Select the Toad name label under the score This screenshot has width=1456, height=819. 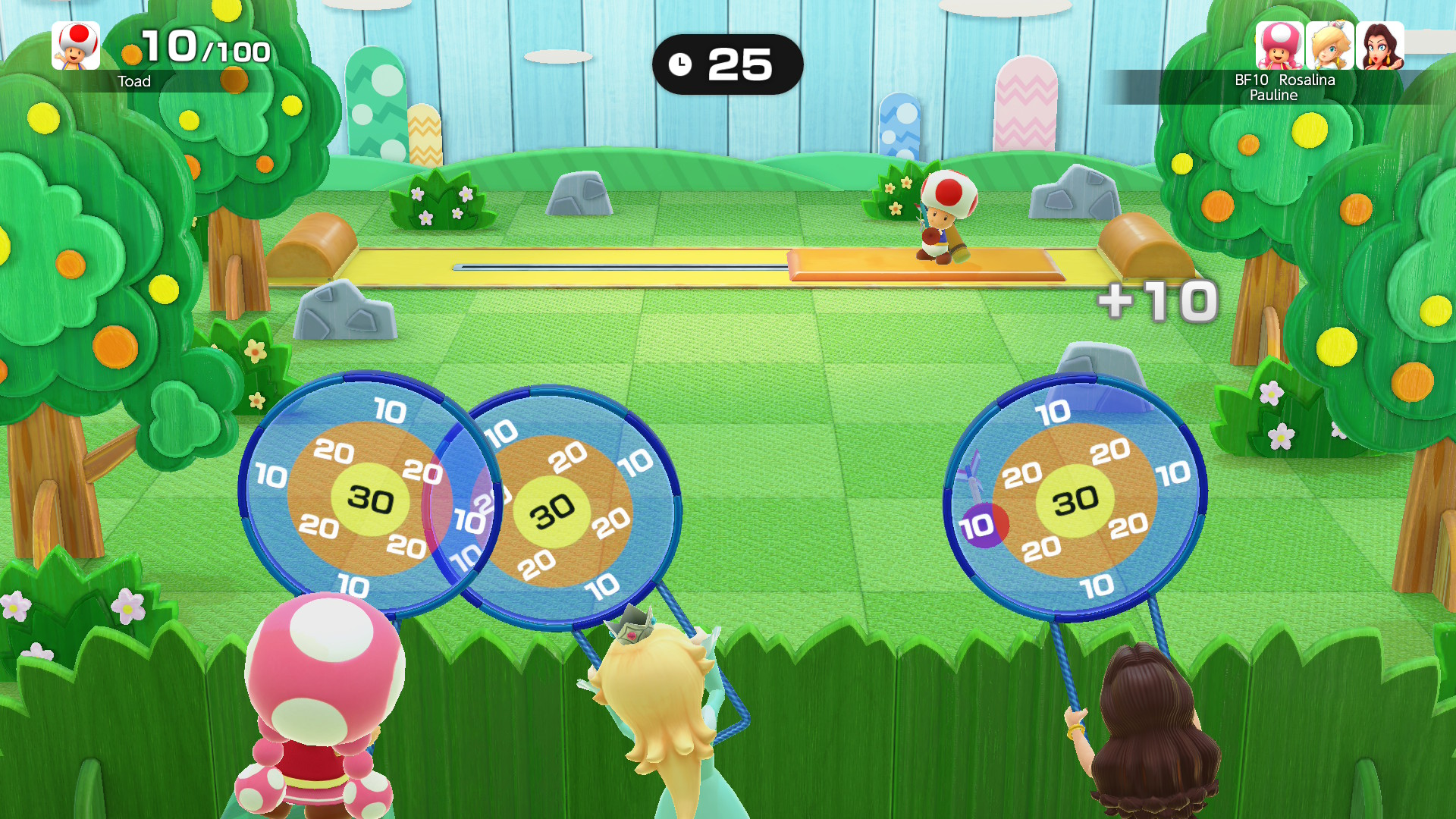134,81
